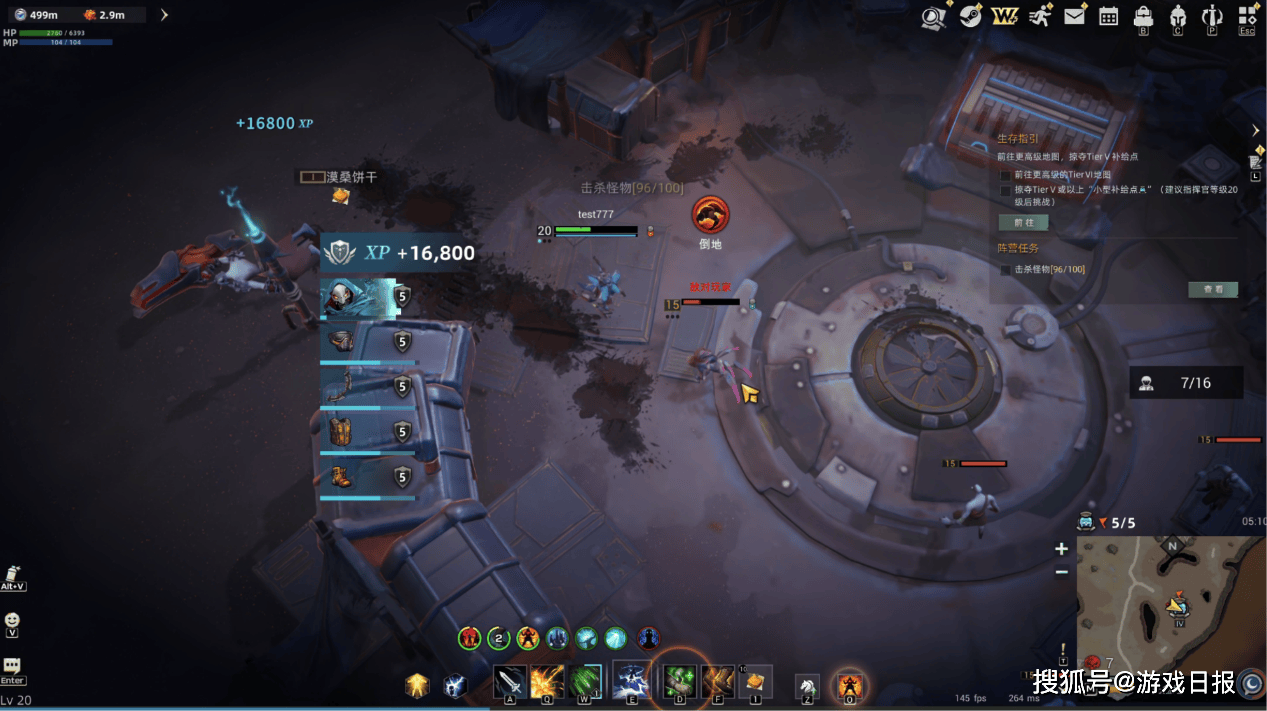The image size is (1267, 711).
Task: Click the 前往 button in the survival guide
Action: click(x=1023, y=222)
